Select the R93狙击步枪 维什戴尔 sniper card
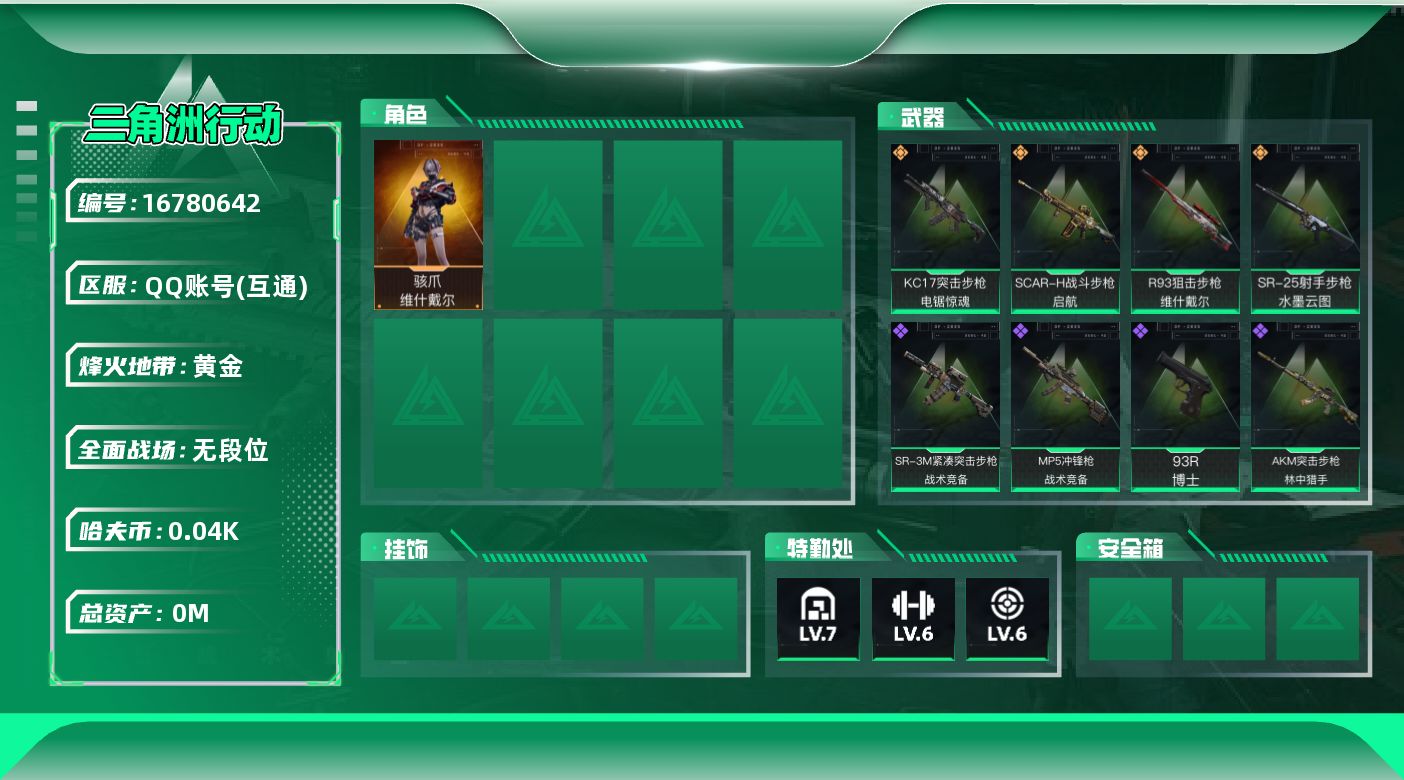 (x=1185, y=228)
